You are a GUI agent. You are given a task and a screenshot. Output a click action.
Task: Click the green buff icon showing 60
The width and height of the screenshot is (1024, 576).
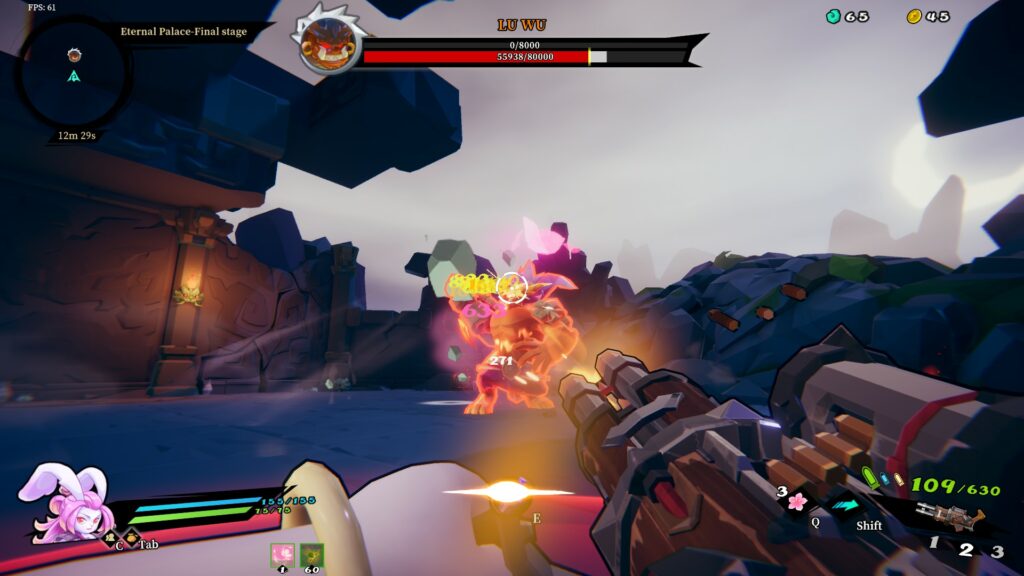(312, 555)
